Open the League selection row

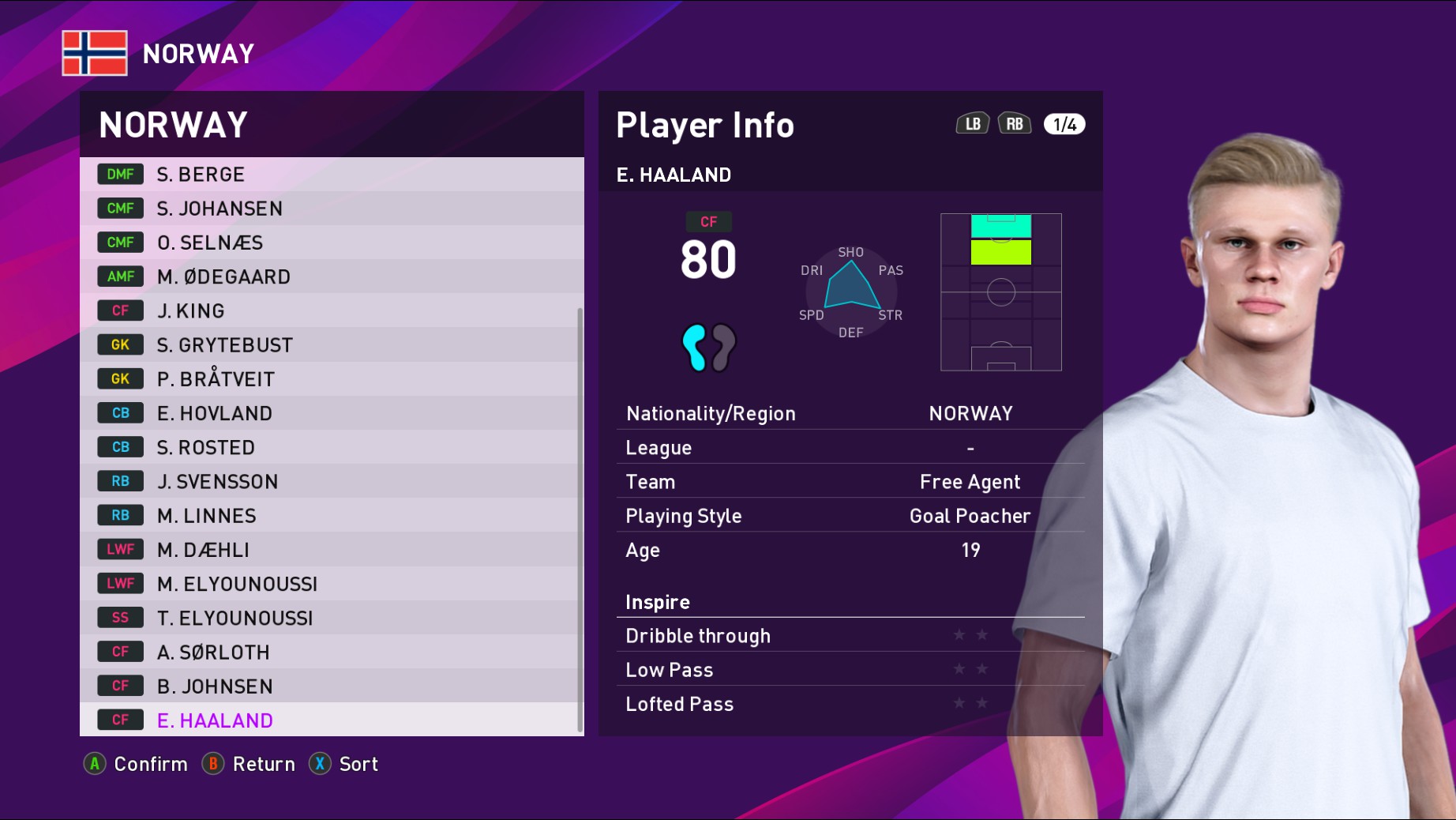point(850,447)
